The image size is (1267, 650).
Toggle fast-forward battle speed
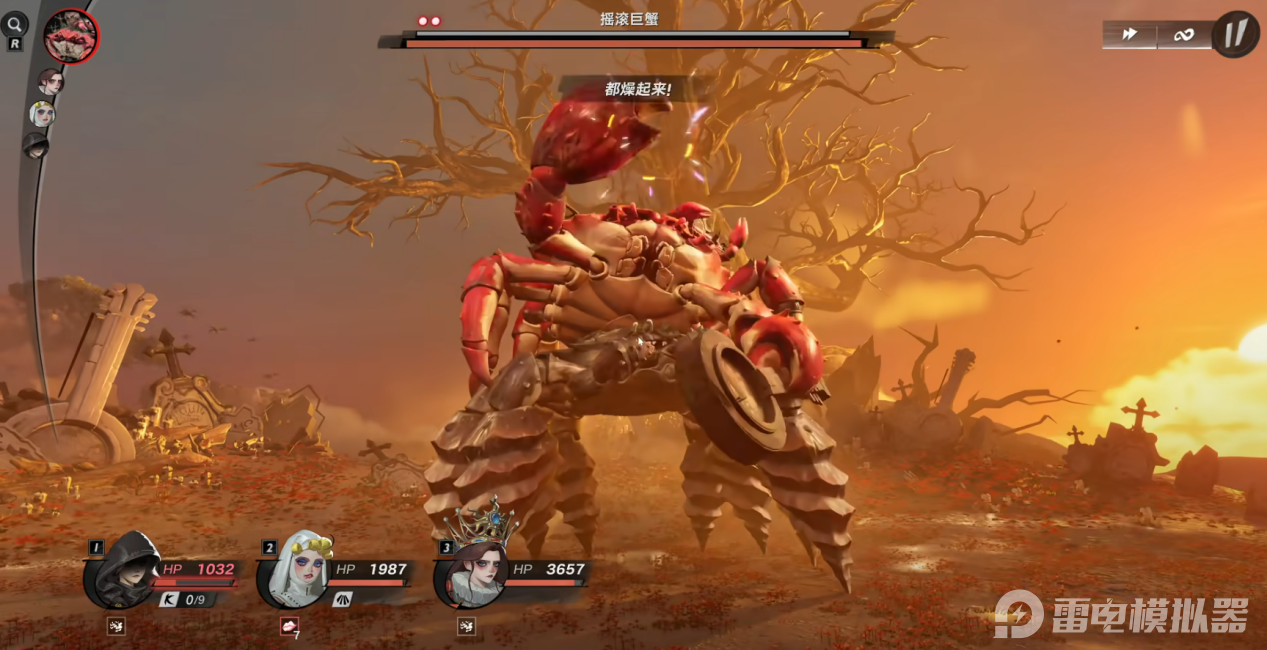point(1130,35)
